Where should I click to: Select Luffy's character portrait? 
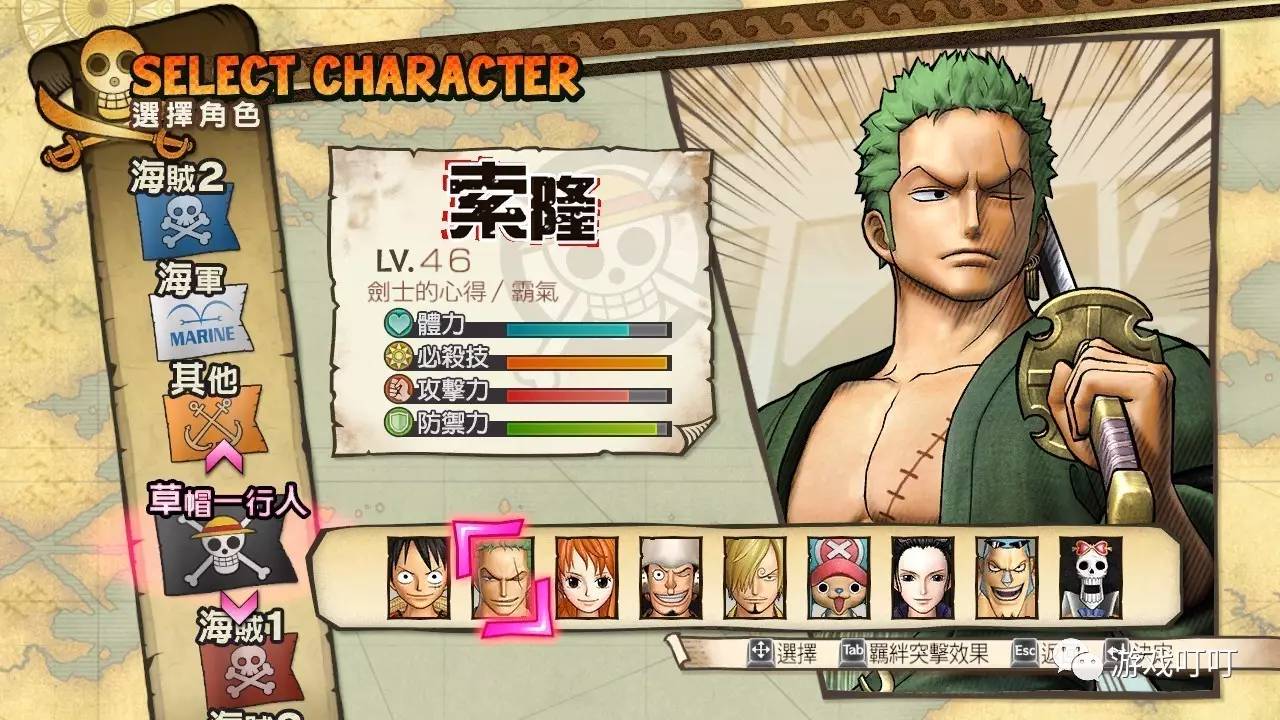click(x=418, y=578)
